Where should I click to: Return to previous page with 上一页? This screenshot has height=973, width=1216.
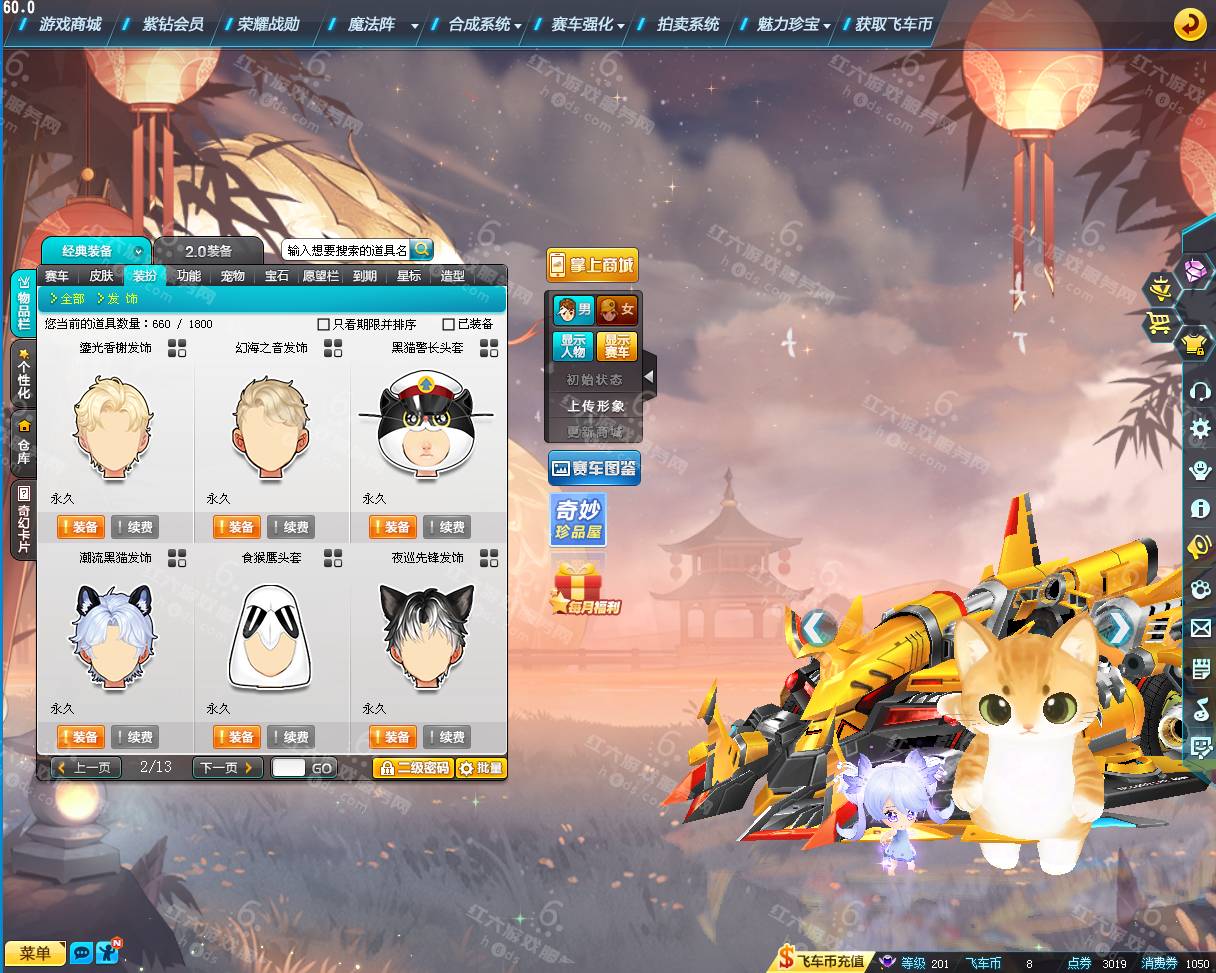point(87,768)
